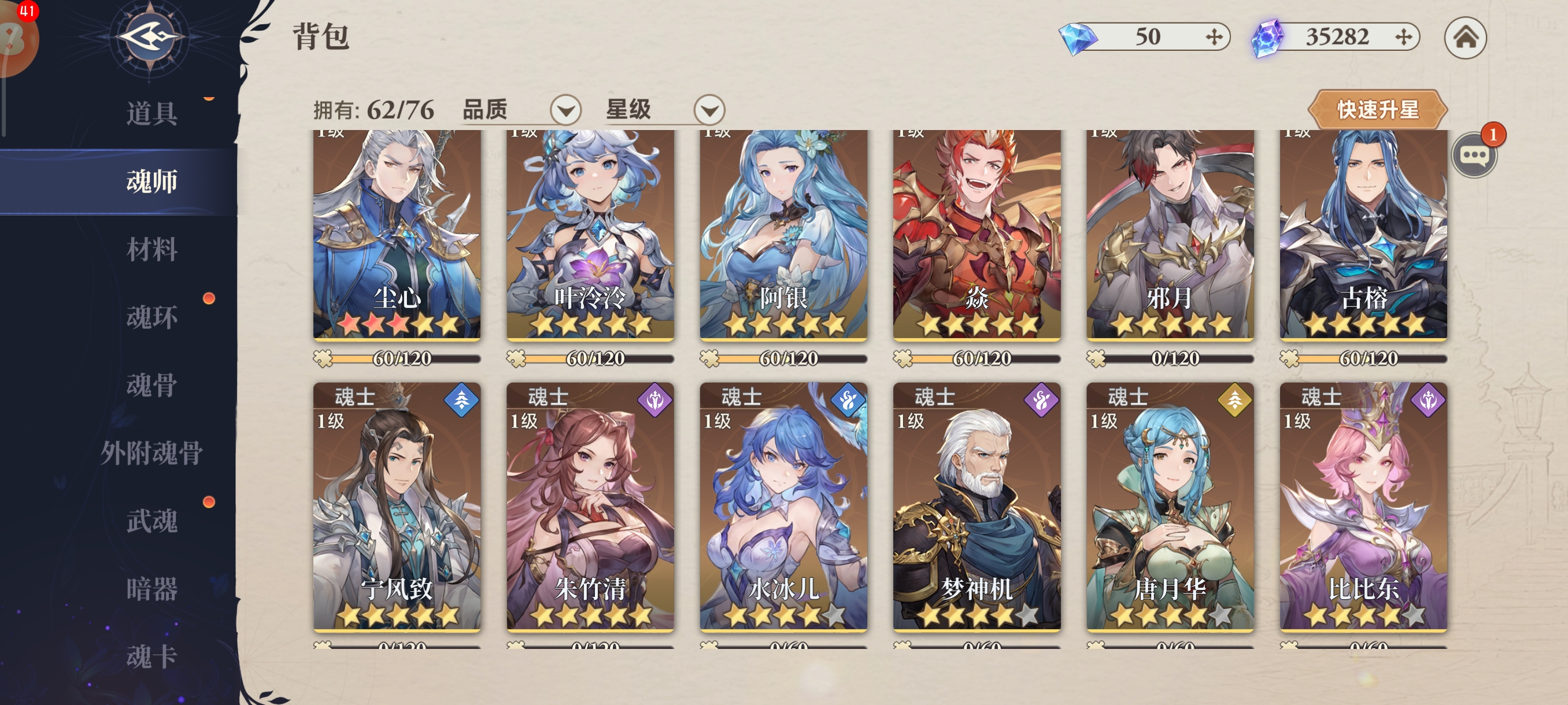The width and height of the screenshot is (1568, 705).
Task: Select the 外附魂骨 tab
Action: [x=151, y=453]
